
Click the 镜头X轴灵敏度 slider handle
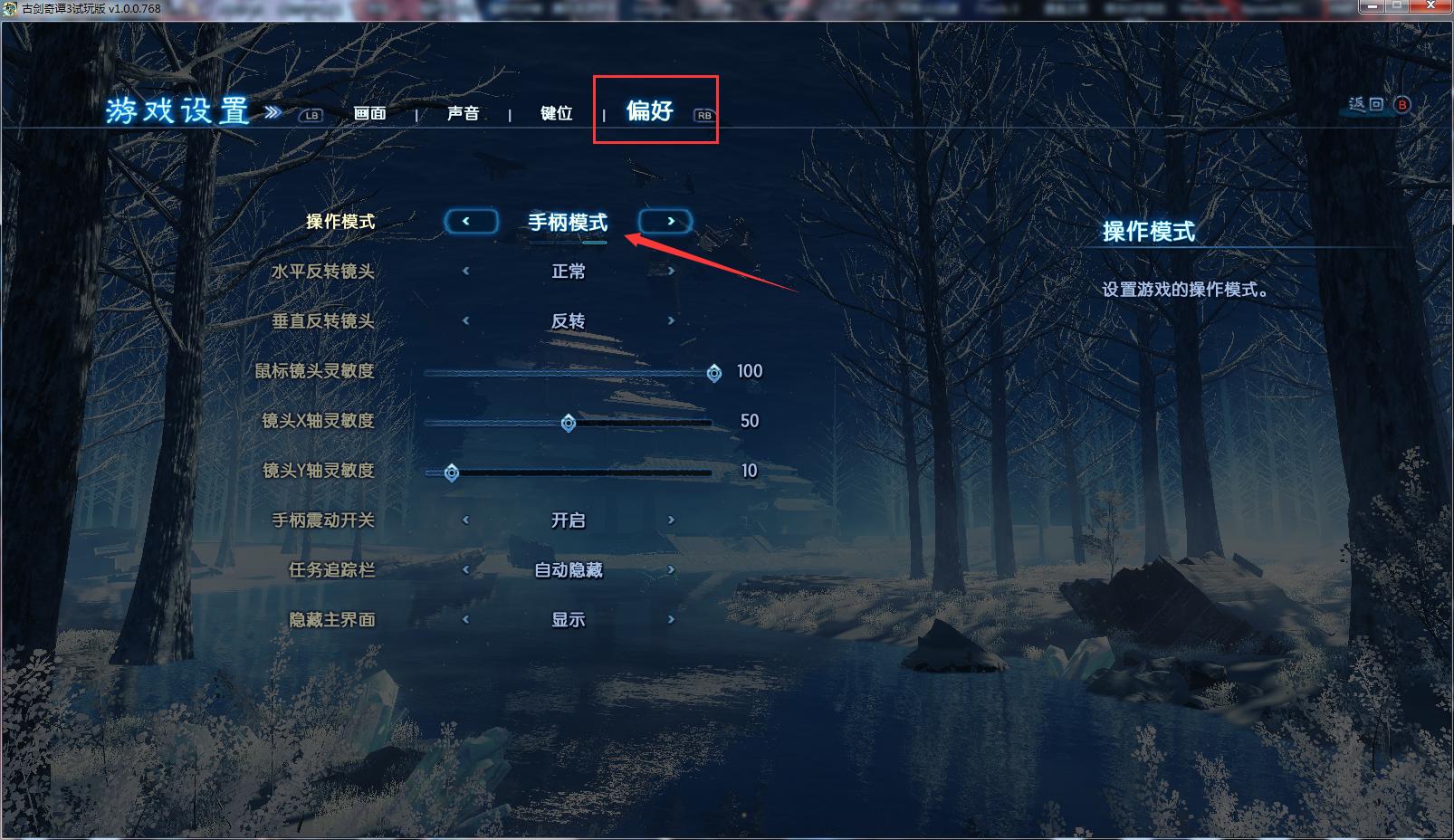pyautogui.click(x=567, y=421)
